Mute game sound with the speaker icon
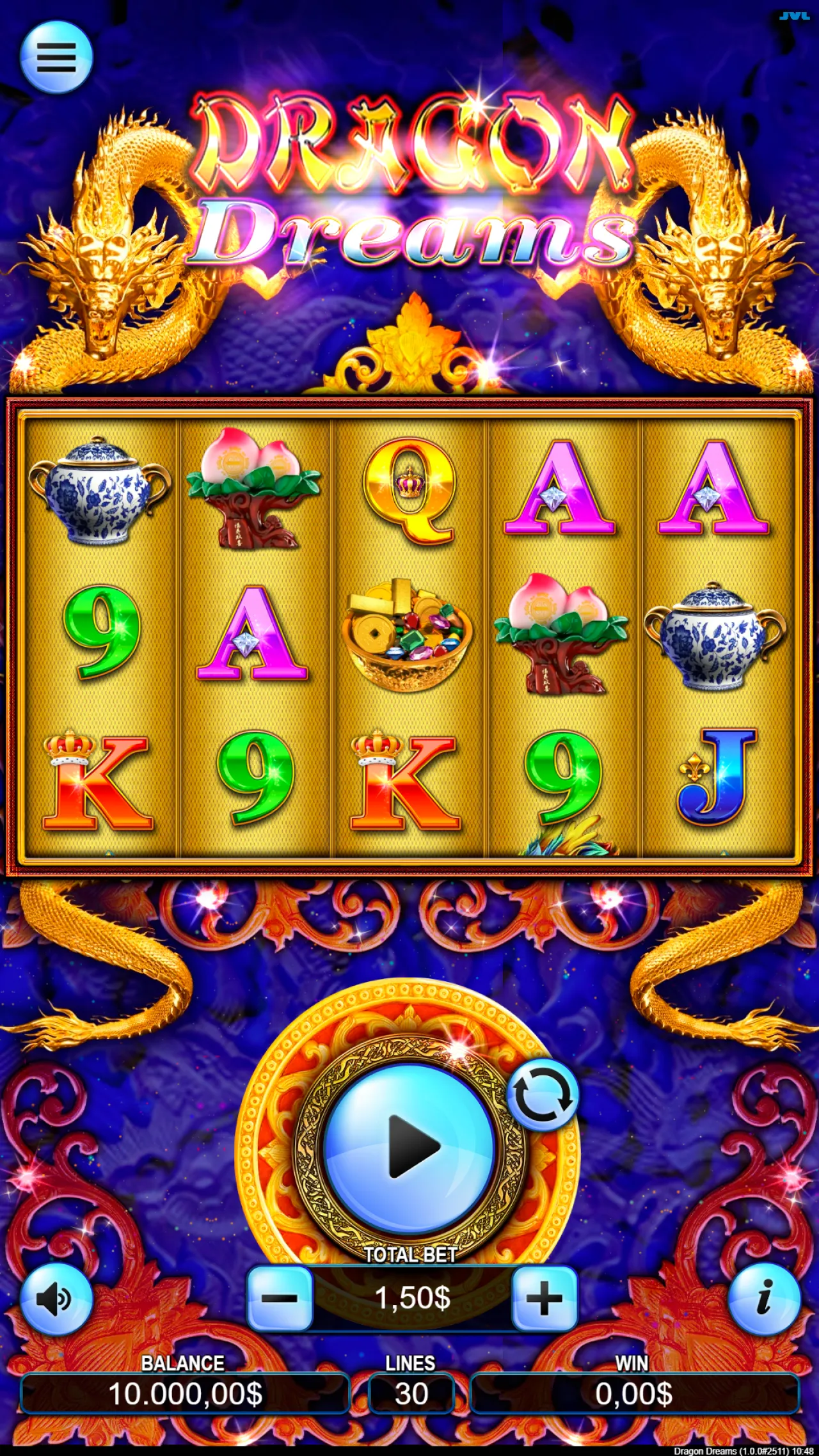Viewport: 819px width, 1456px height. coord(56,1299)
